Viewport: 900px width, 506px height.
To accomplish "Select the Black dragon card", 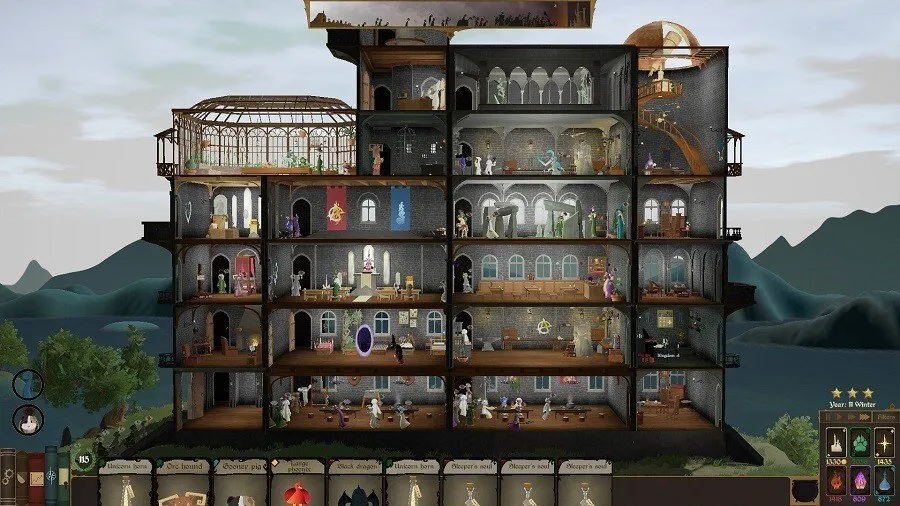I will (x=355, y=487).
